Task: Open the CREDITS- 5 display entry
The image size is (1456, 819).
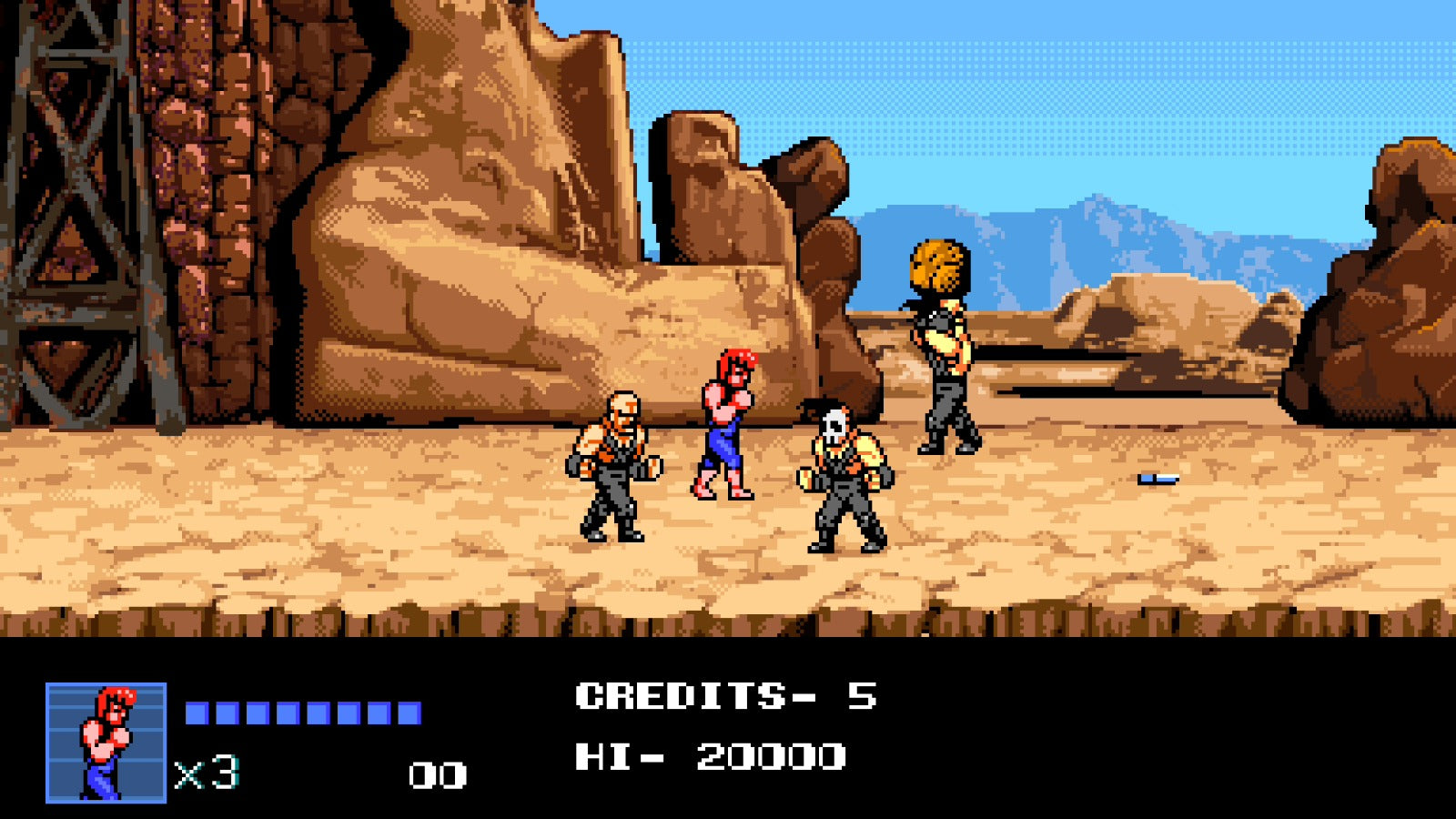Action: pos(728,696)
